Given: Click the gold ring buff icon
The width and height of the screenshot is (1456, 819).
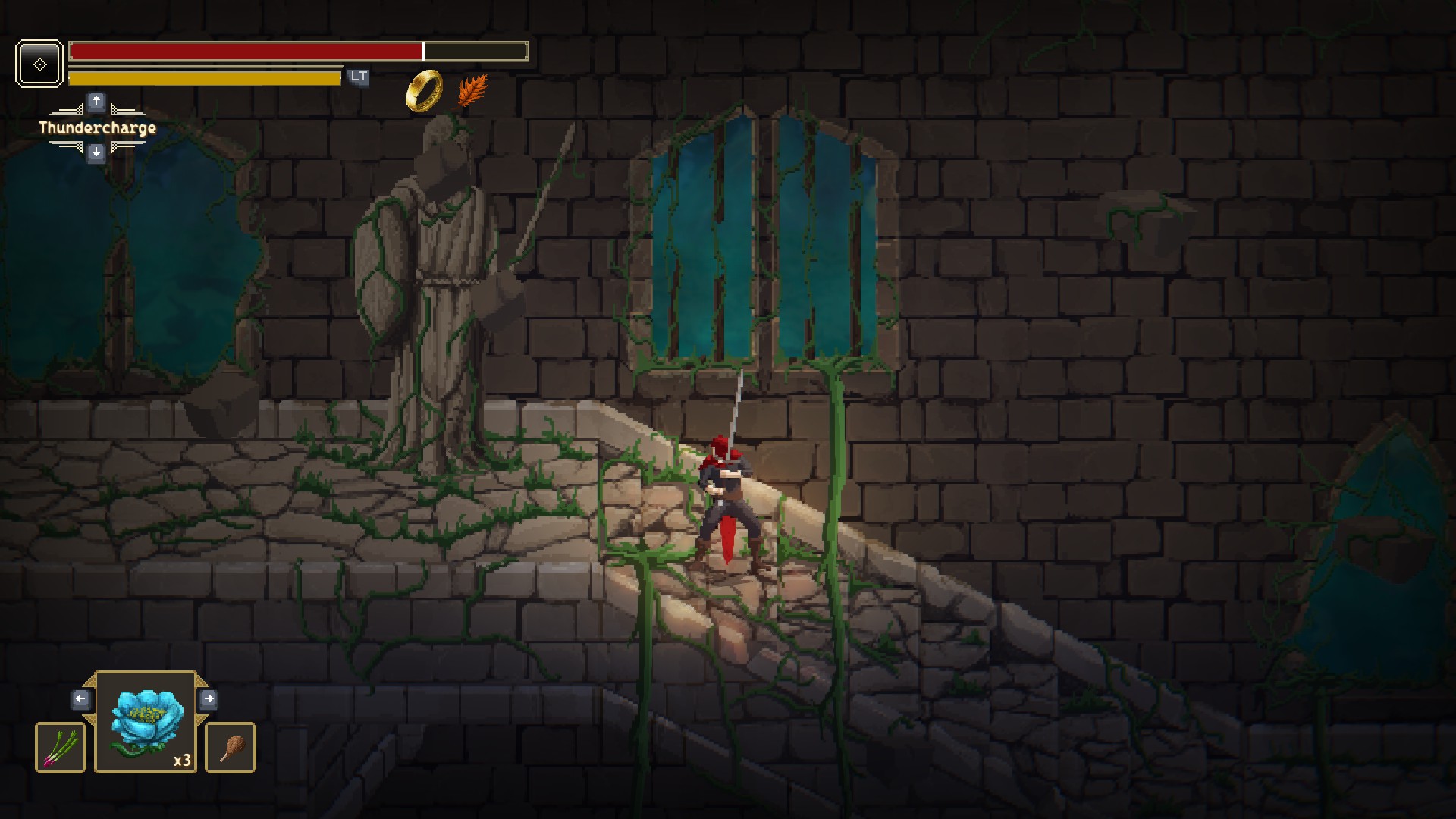Looking at the screenshot, I should coord(425,90).
